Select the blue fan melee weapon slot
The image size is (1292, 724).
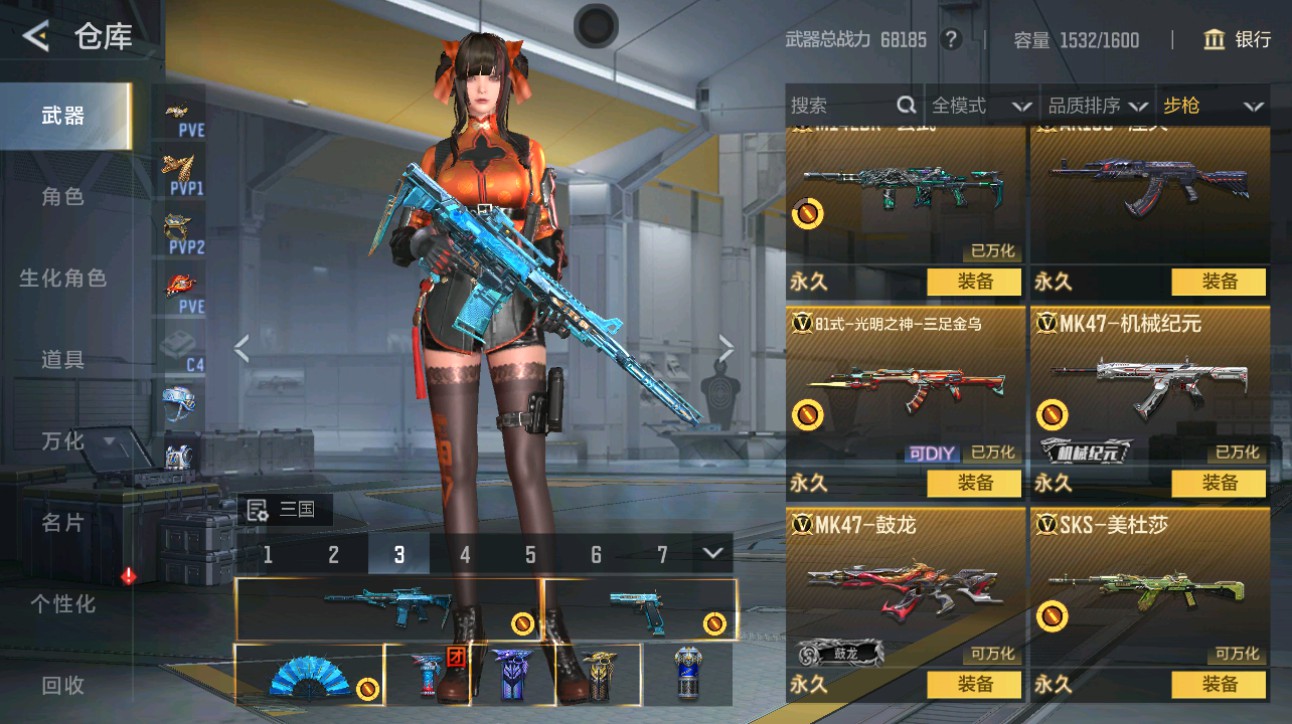coord(309,675)
